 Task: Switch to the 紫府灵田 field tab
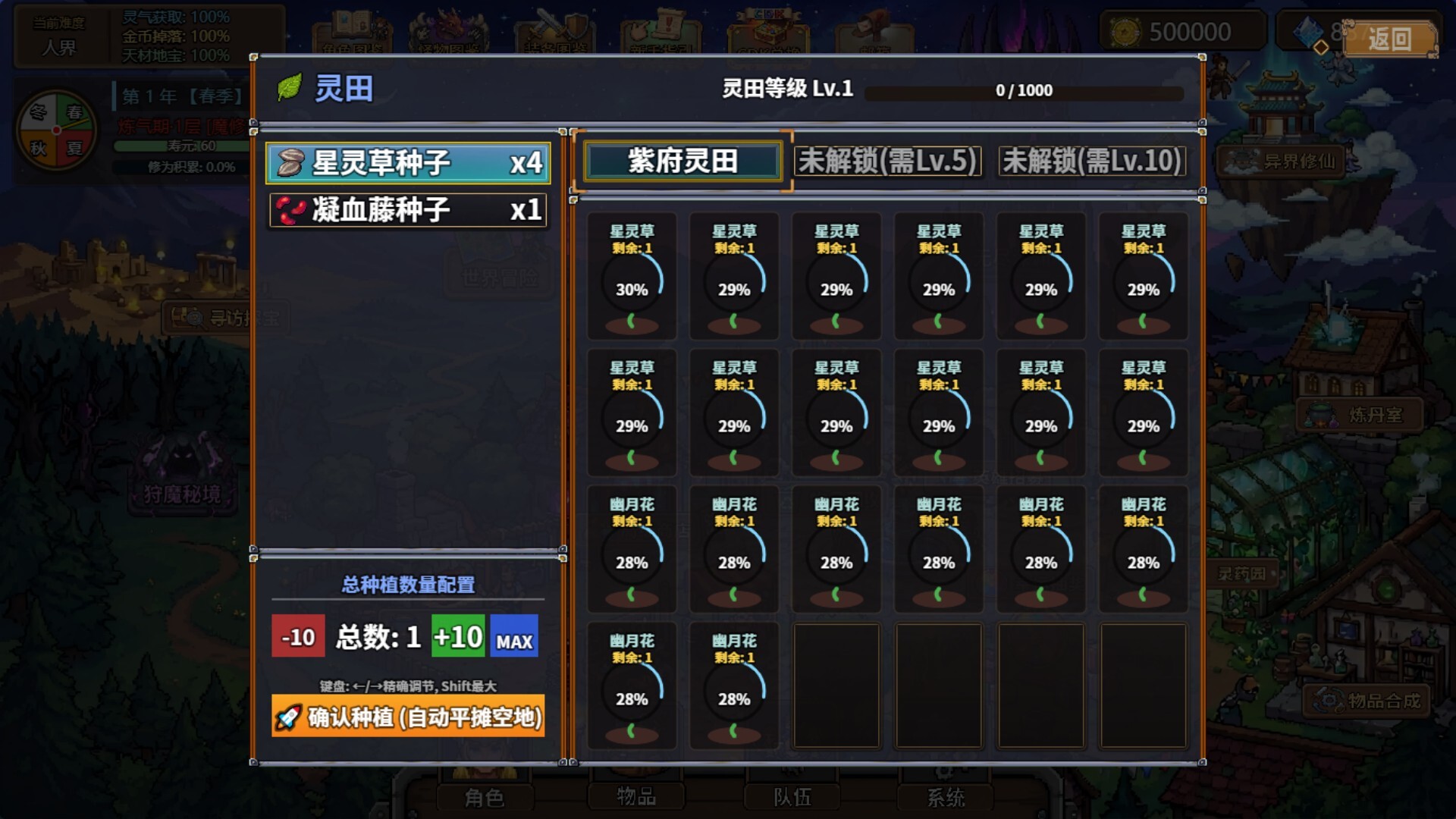(x=682, y=162)
